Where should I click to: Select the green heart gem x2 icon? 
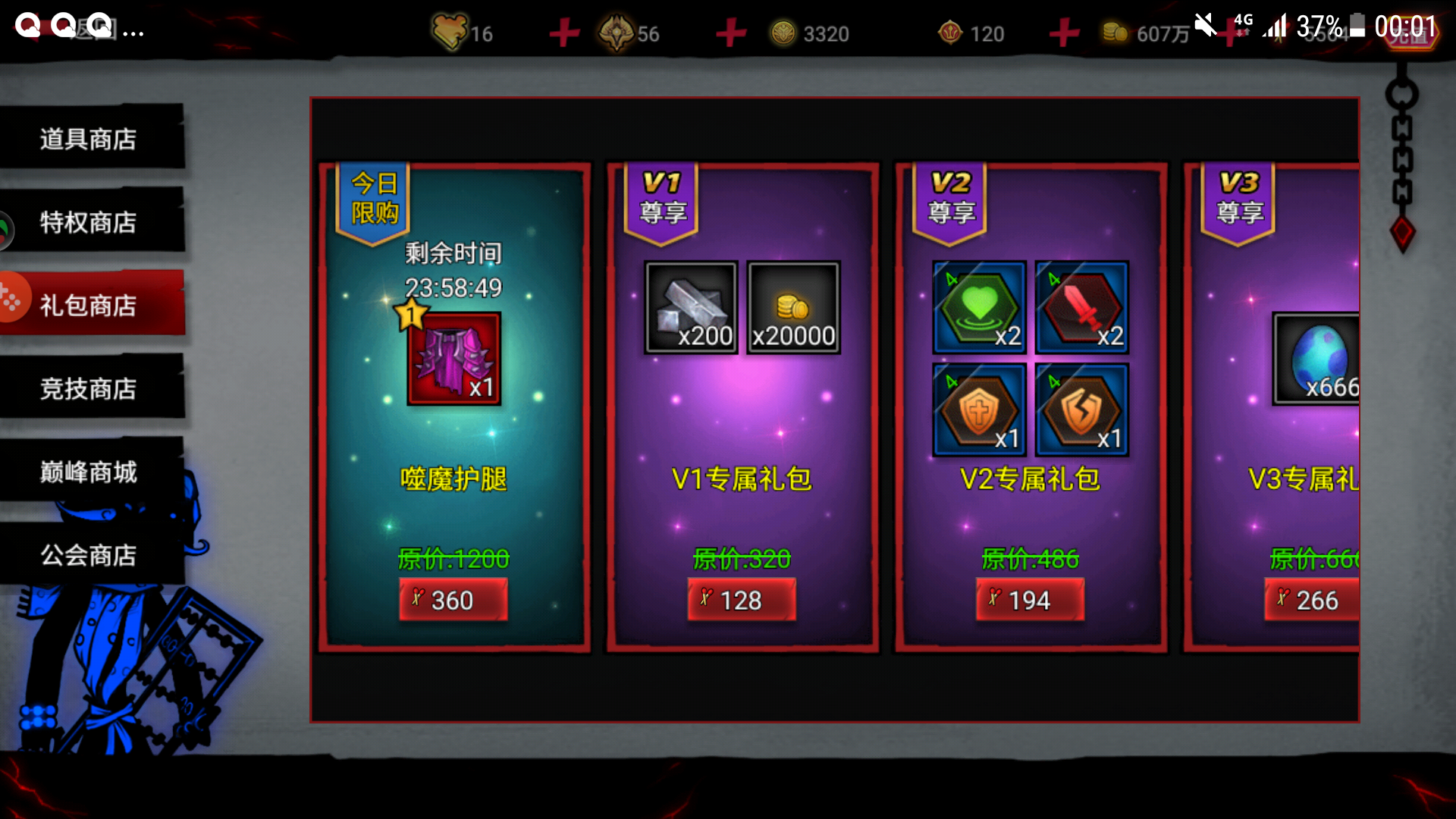pyautogui.click(x=979, y=307)
